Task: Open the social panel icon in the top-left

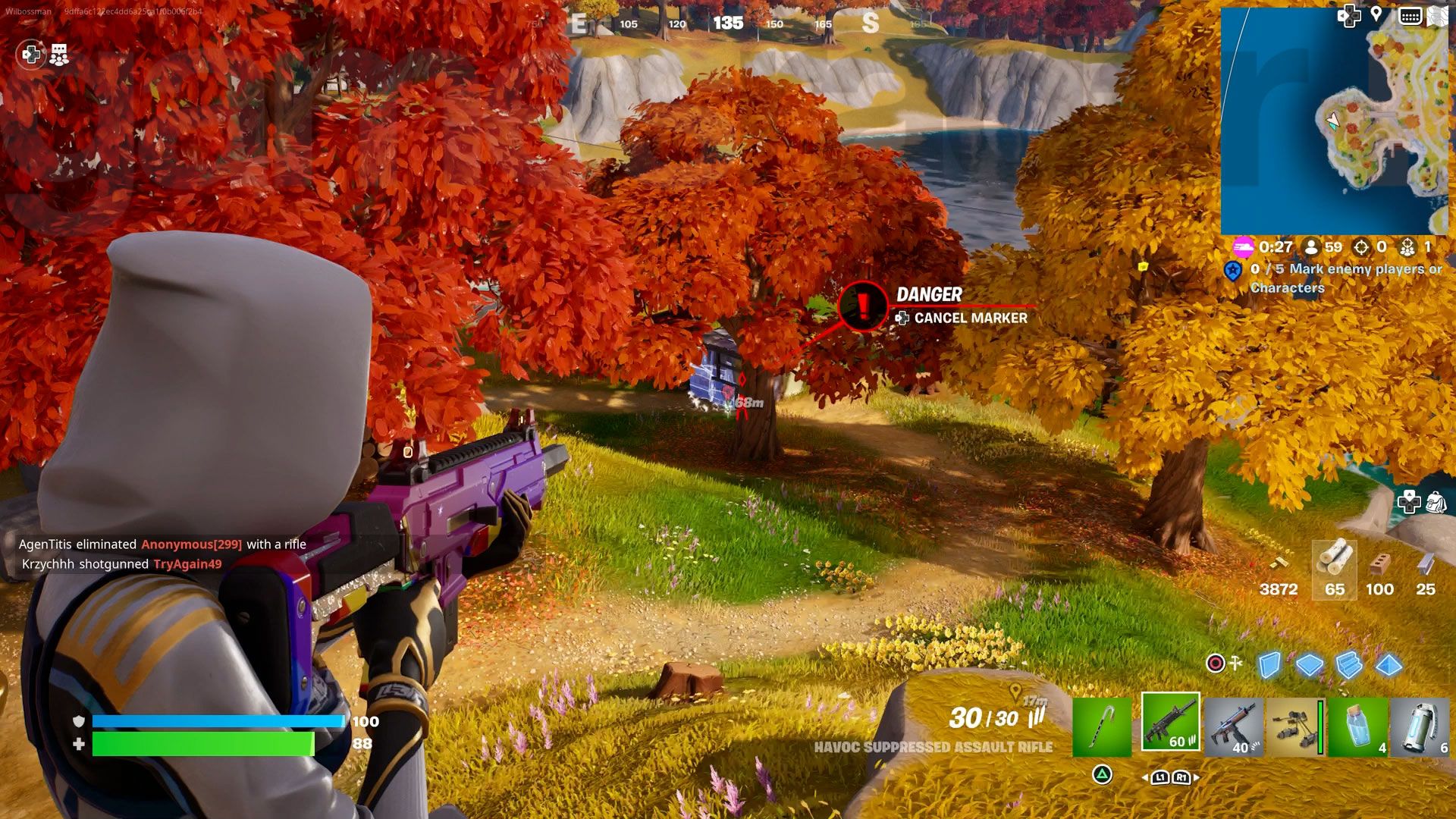Action: point(58,55)
